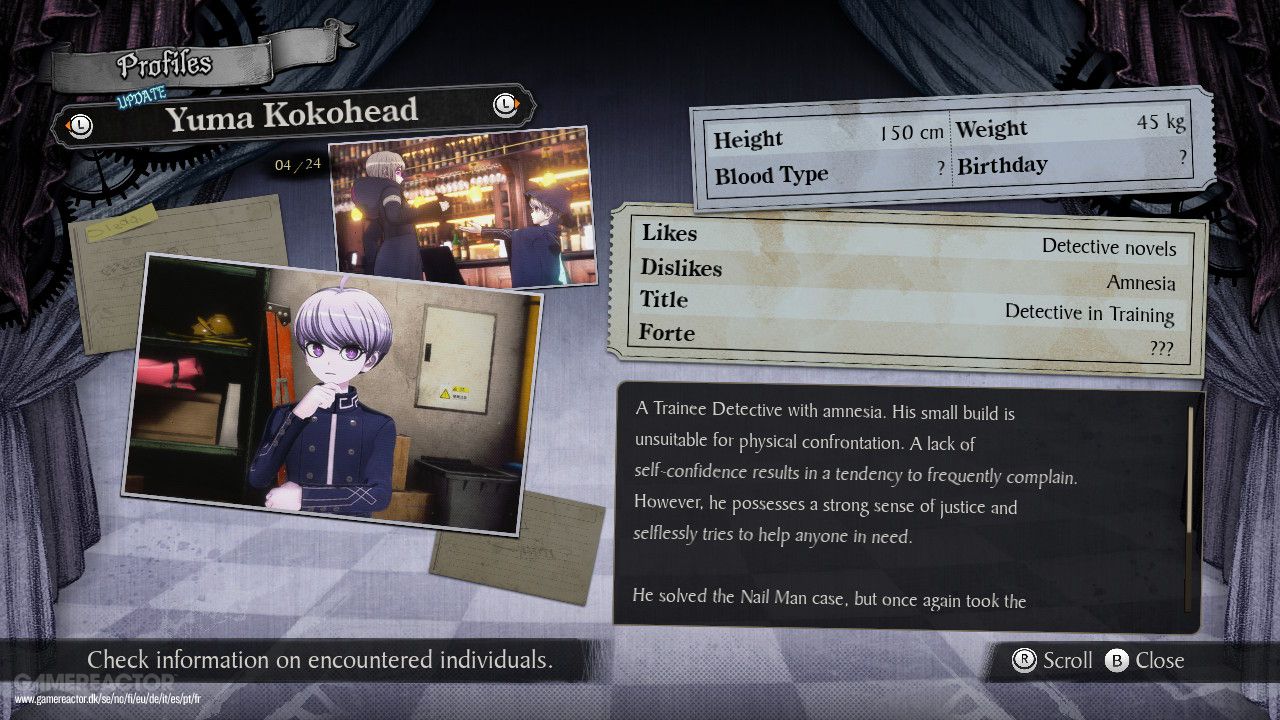Click the Profiles banner title
Viewport: 1280px width, 720px height.
(x=163, y=63)
